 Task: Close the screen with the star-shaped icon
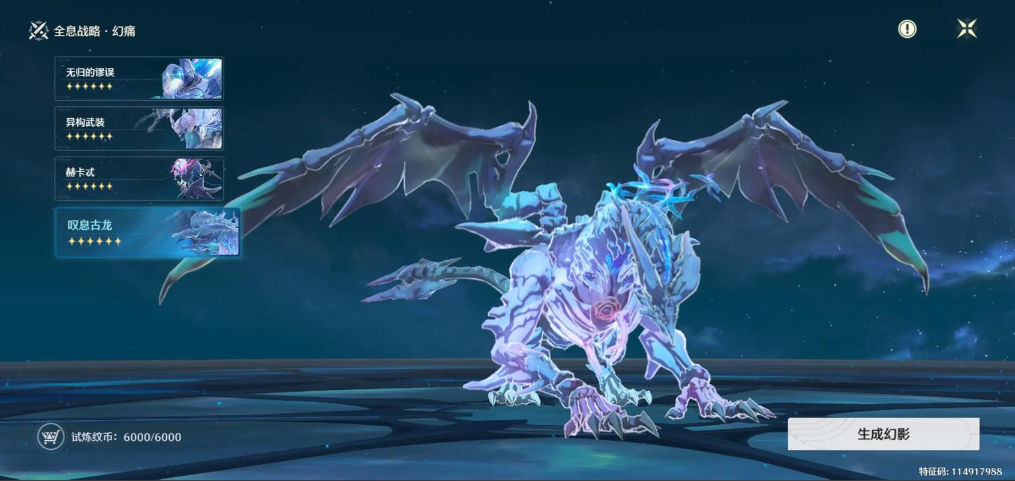tap(967, 29)
